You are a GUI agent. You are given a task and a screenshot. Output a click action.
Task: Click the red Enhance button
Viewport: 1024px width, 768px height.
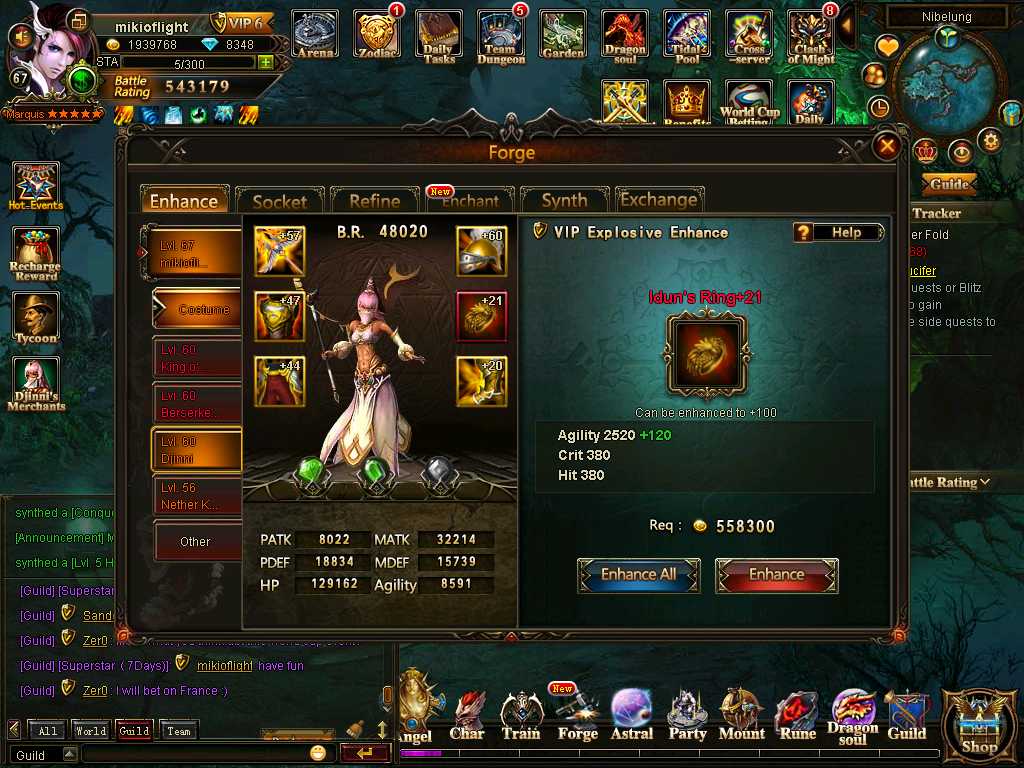tap(777, 575)
